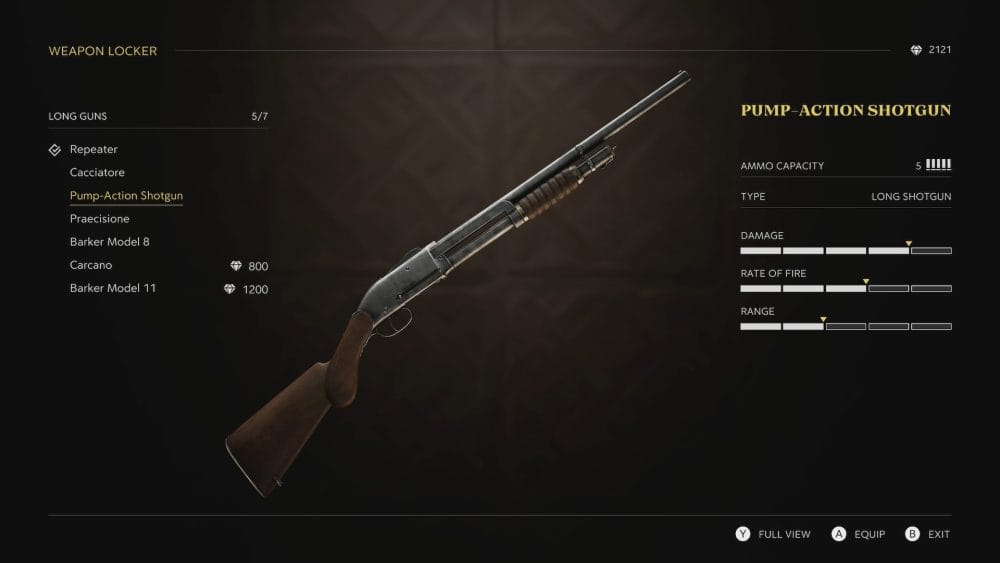This screenshot has height=563, width=1000.
Task: Choose Cacciatore from the weapon list
Action: [97, 173]
